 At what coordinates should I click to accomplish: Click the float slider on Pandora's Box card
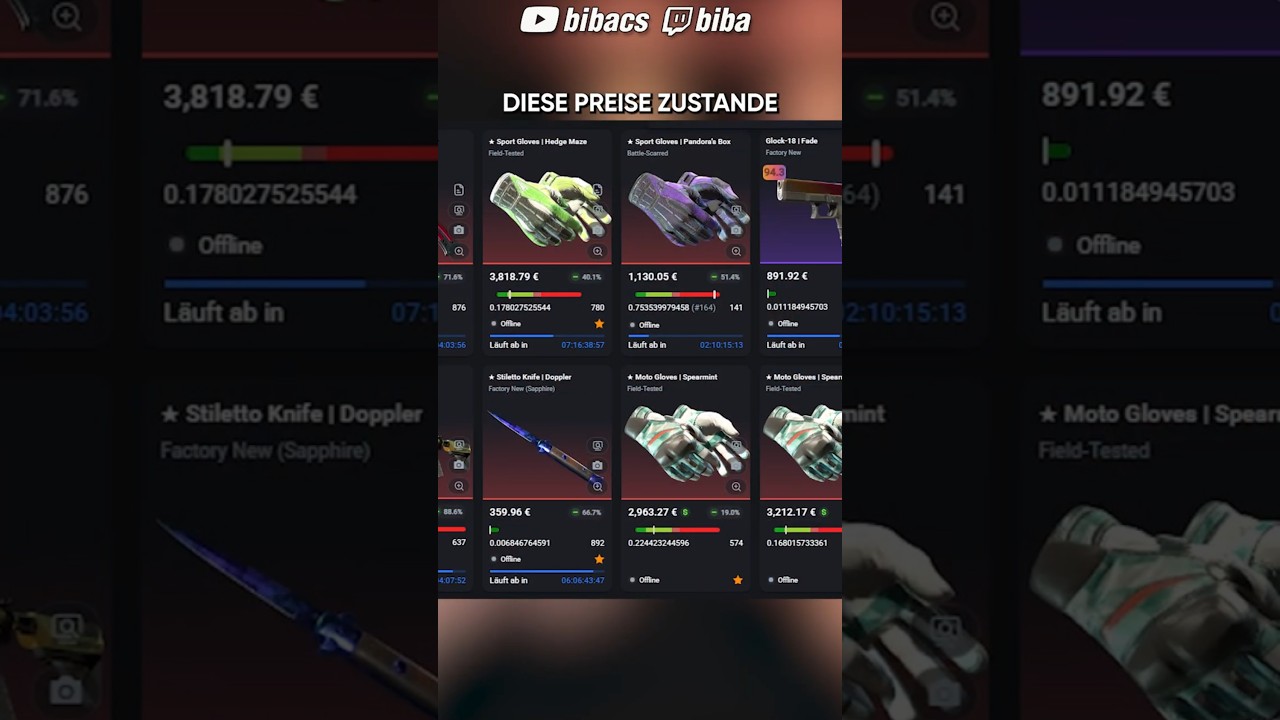click(675, 295)
